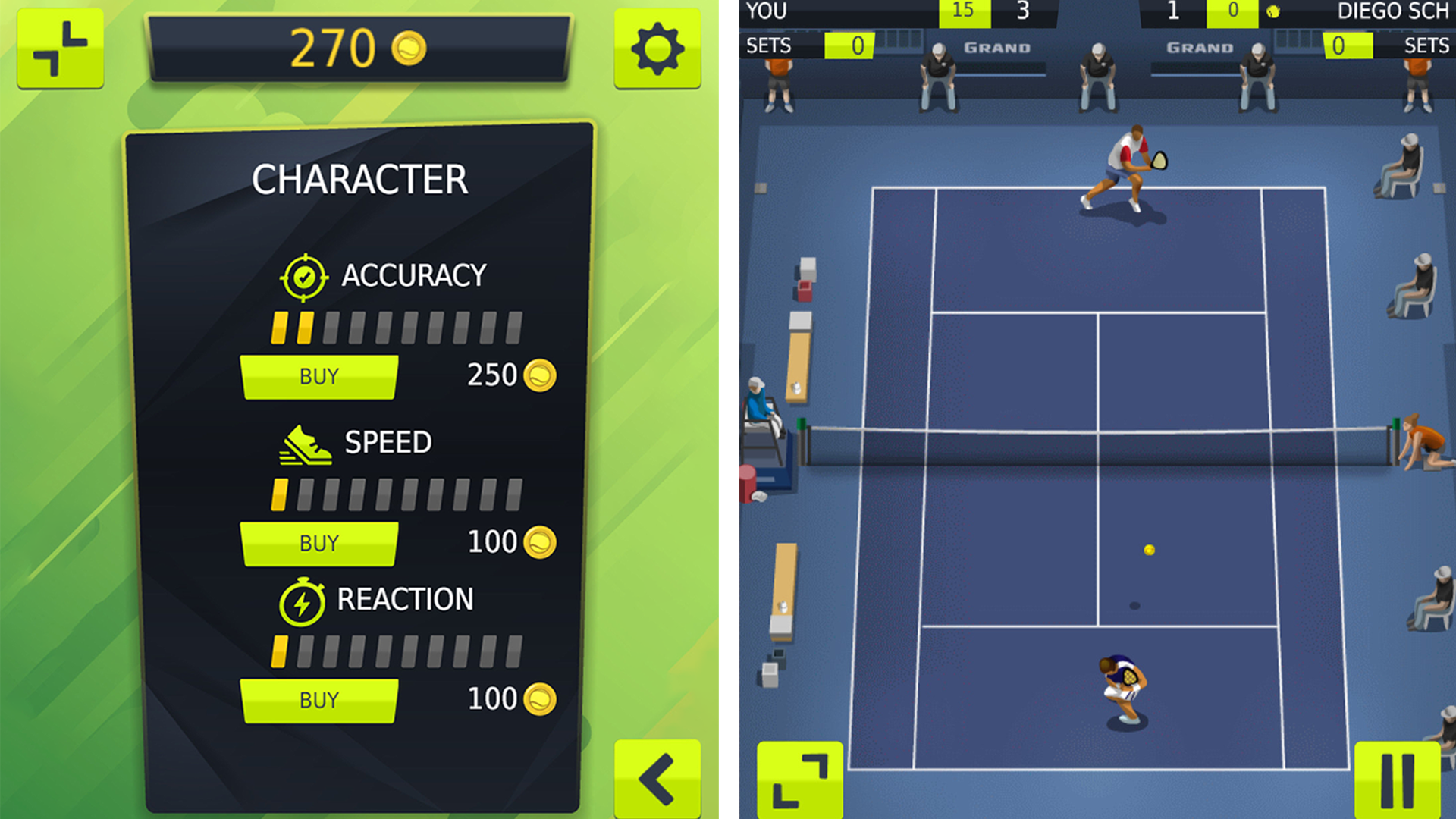Buy the Accuracy upgrade for 250 coins
The height and width of the screenshot is (819, 1456).
pyautogui.click(x=318, y=375)
